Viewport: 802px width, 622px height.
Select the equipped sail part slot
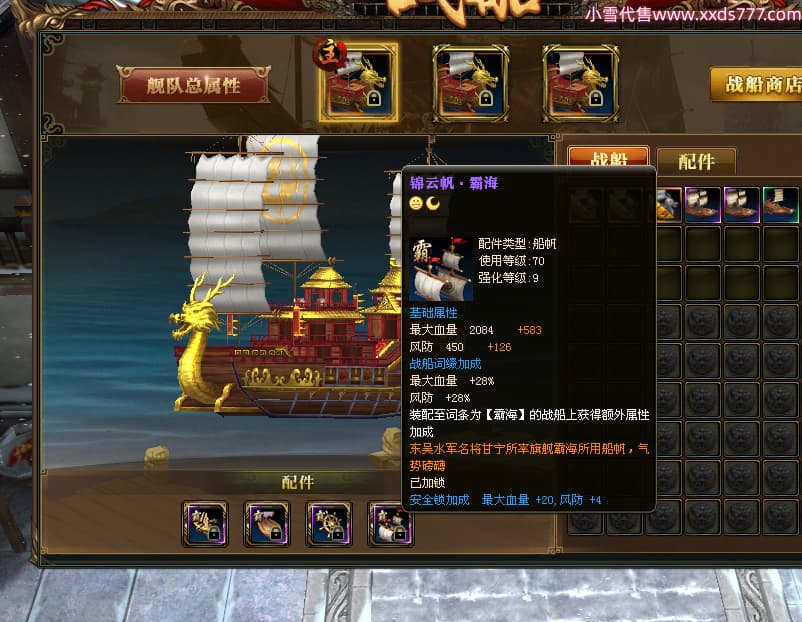pos(391,524)
